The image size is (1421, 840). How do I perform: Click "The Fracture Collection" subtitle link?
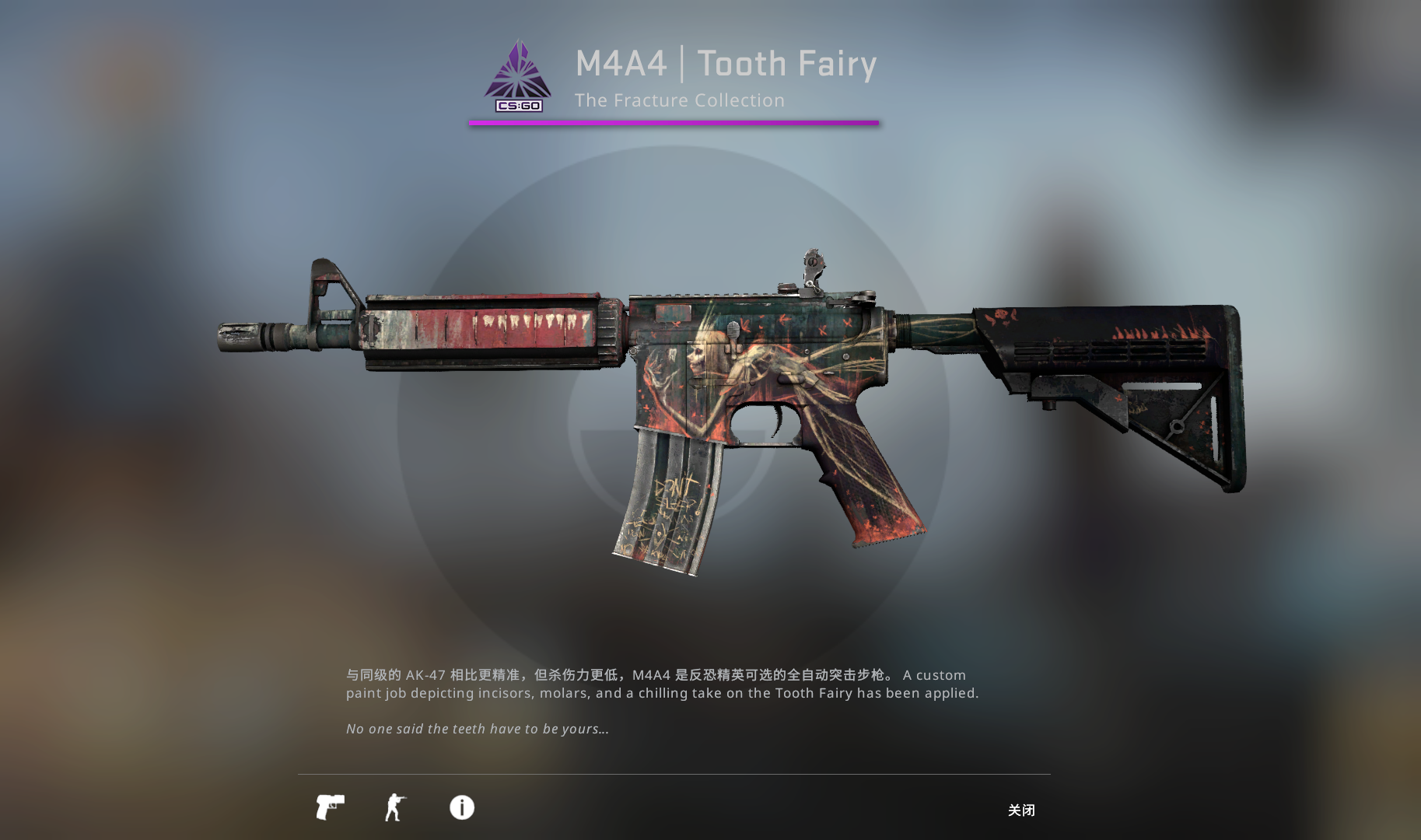click(x=680, y=100)
